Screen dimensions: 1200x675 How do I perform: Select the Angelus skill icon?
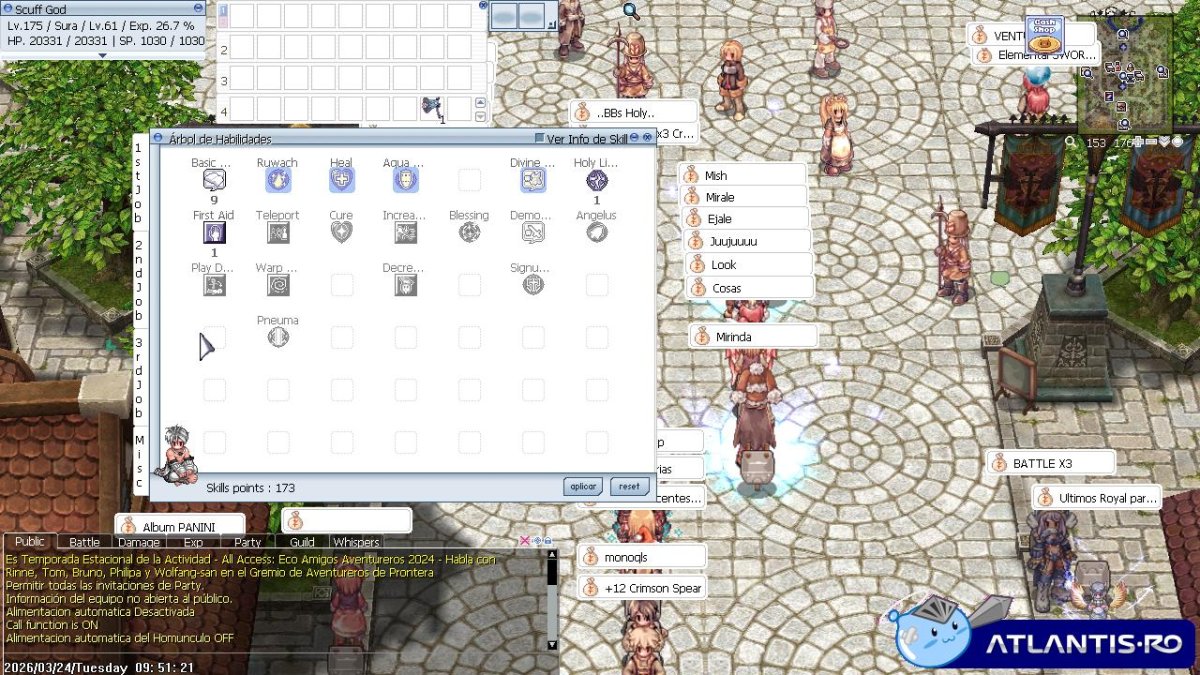pos(597,233)
